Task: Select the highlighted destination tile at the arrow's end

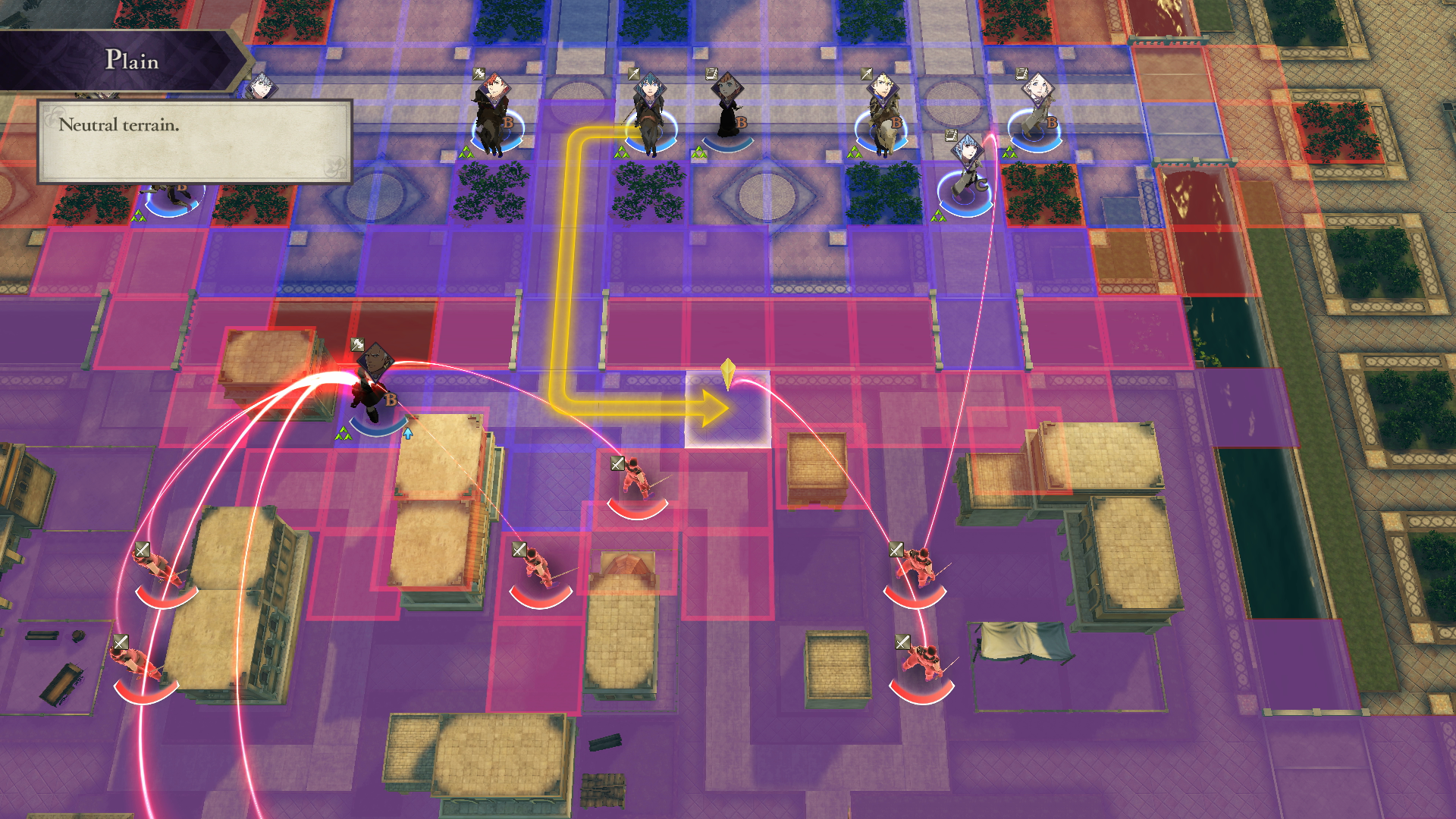Action: [x=727, y=409]
